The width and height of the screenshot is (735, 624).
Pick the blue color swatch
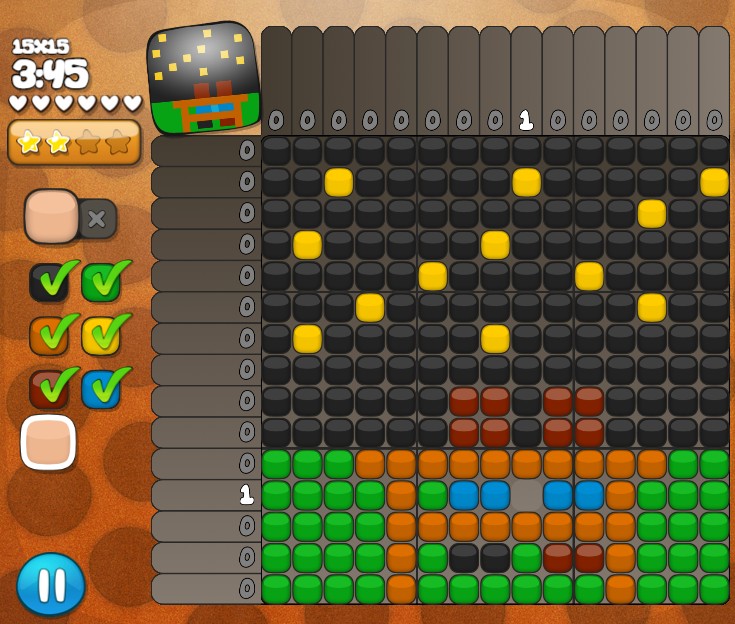[101, 389]
